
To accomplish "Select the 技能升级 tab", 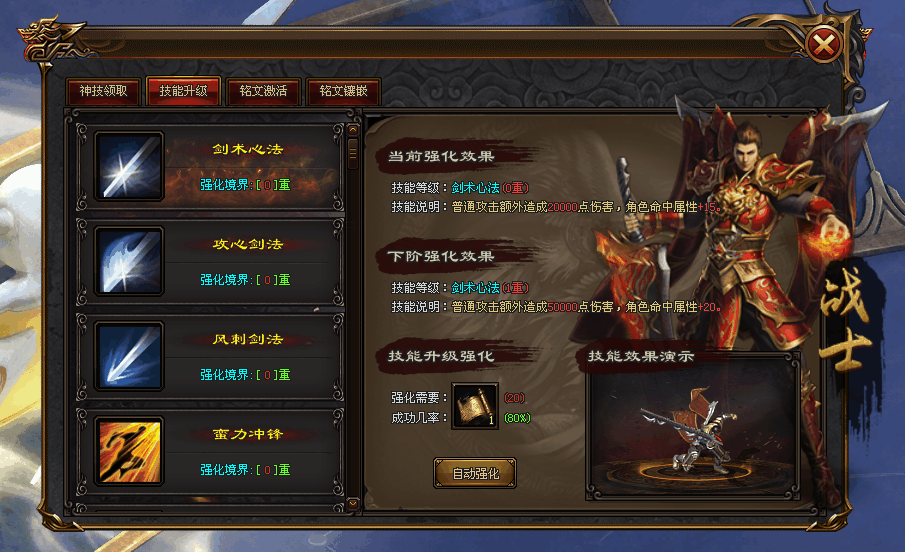I will pos(183,90).
